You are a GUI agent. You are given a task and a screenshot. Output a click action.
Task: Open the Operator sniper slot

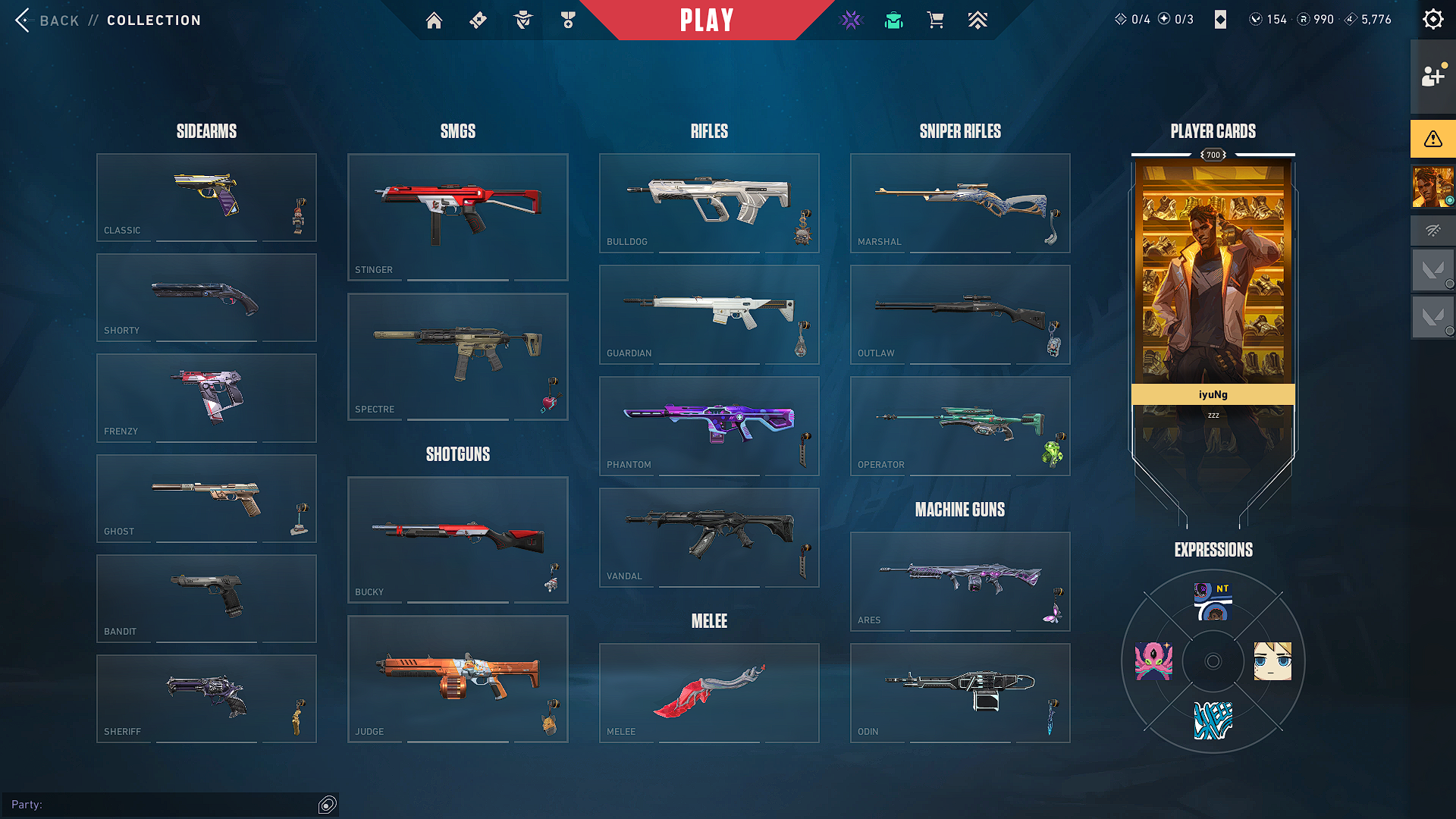[x=960, y=425]
